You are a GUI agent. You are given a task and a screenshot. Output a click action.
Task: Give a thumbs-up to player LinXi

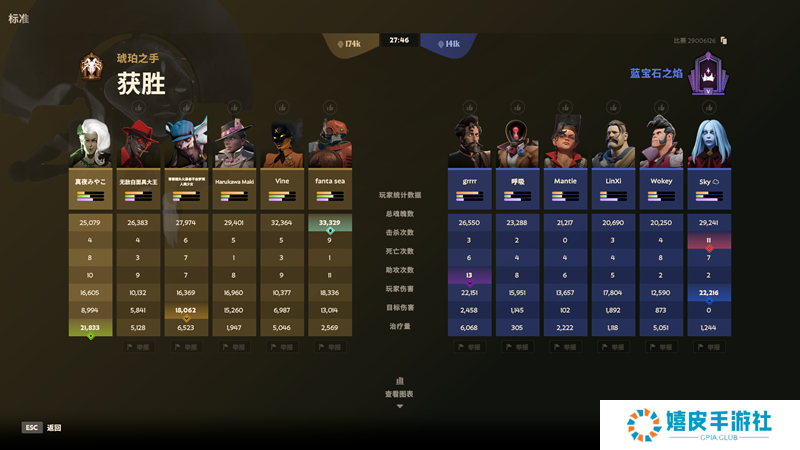coord(613,107)
